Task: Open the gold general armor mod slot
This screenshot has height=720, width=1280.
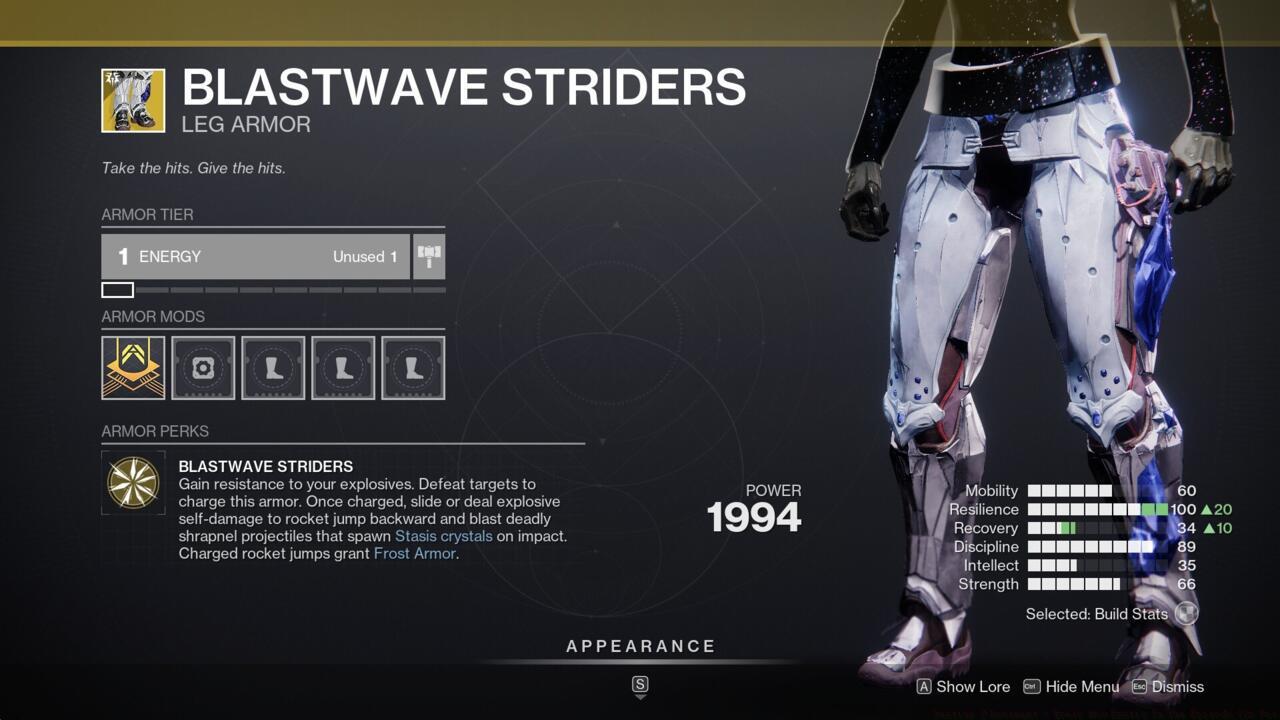Action: 132,367
